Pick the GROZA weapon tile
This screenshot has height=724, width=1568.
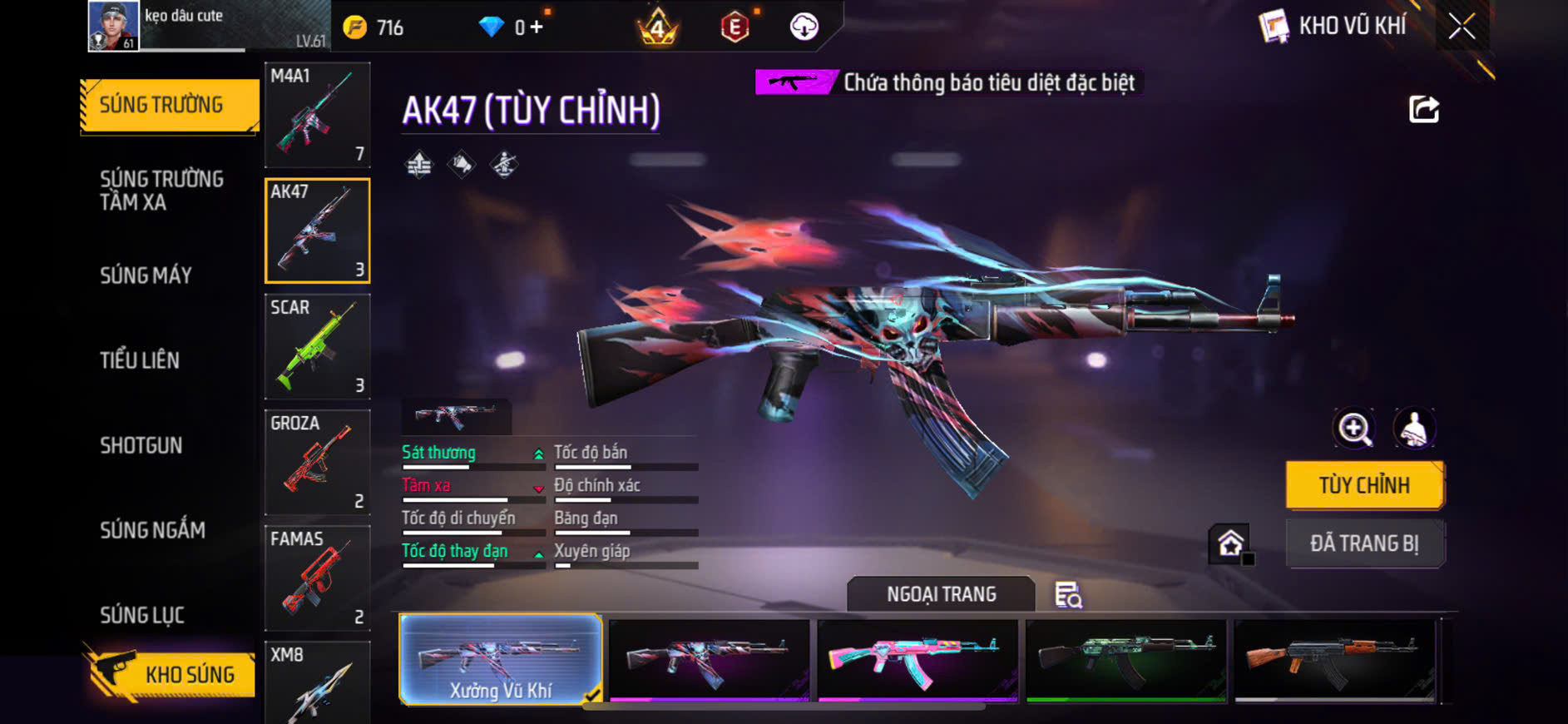coord(317,462)
